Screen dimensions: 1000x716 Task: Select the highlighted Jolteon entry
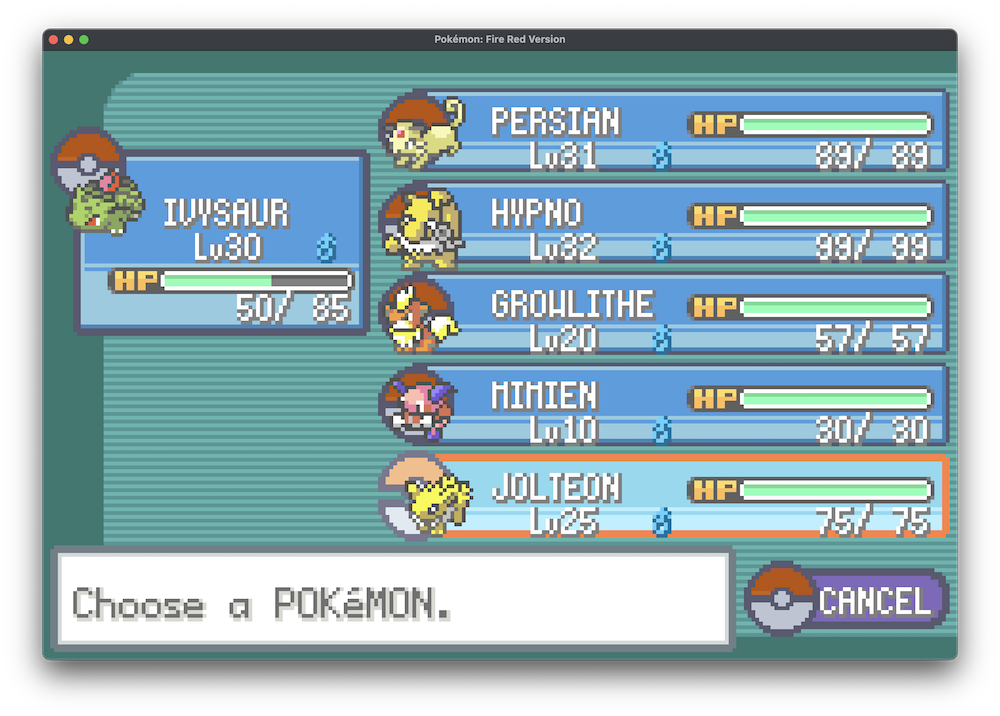click(665, 497)
